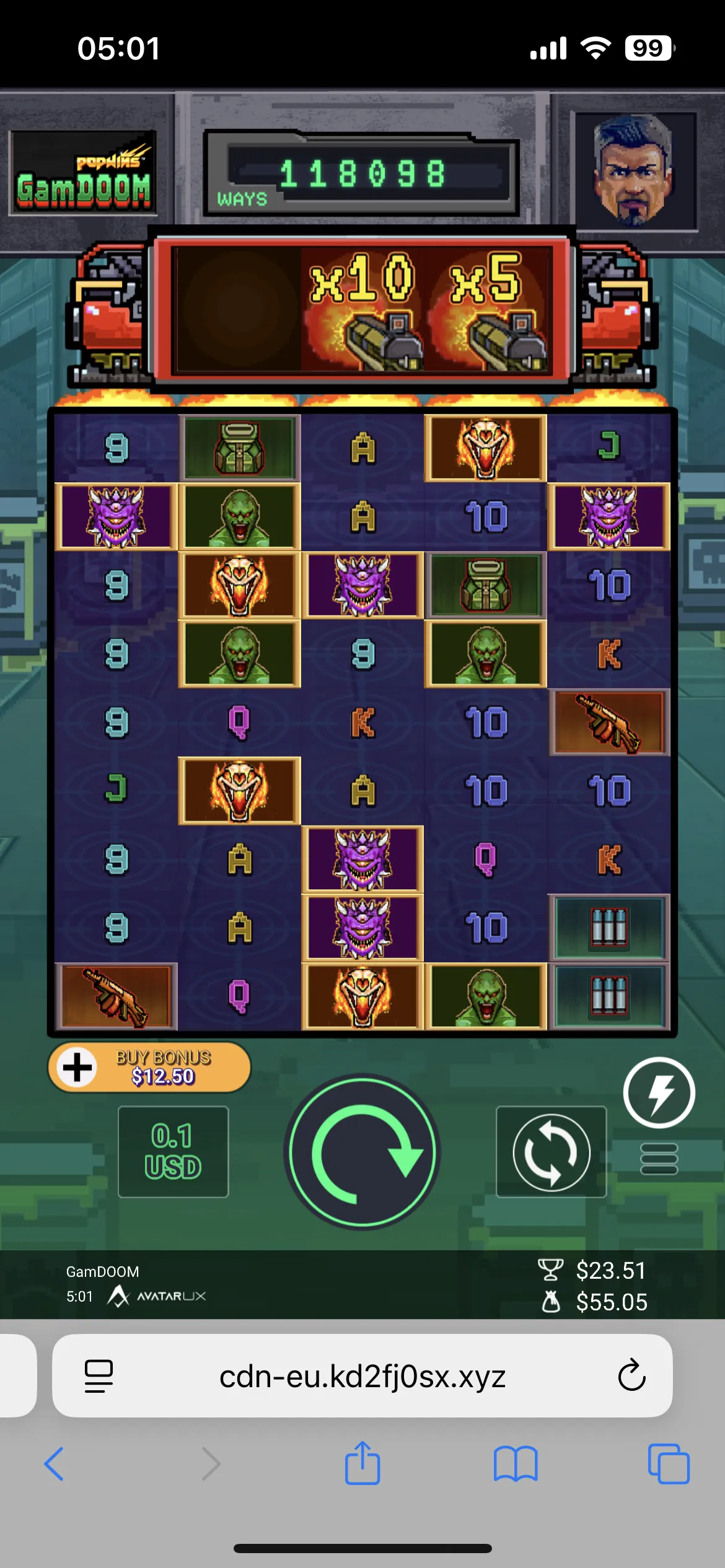This screenshot has height=1568, width=725.
Task: Open the Buy Bonus $12.50 offer
Action: point(149,1067)
